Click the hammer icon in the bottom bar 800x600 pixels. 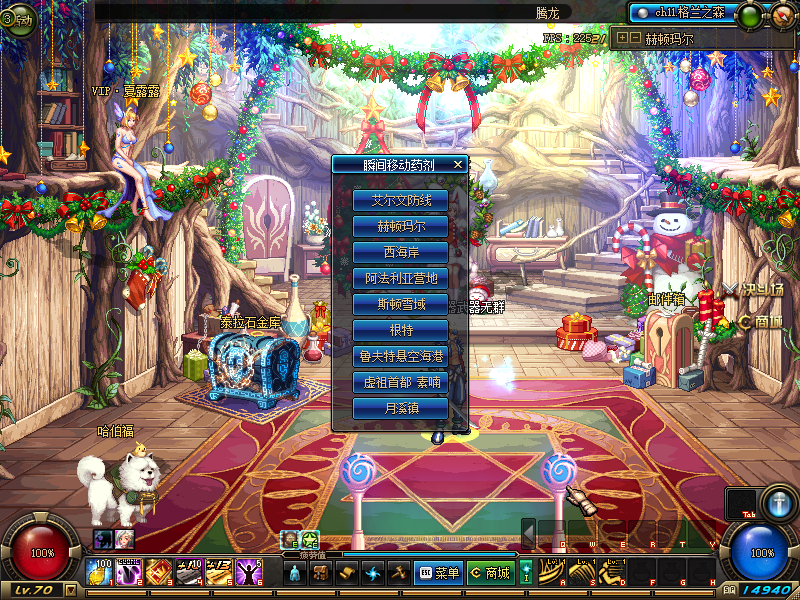tap(397, 573)
